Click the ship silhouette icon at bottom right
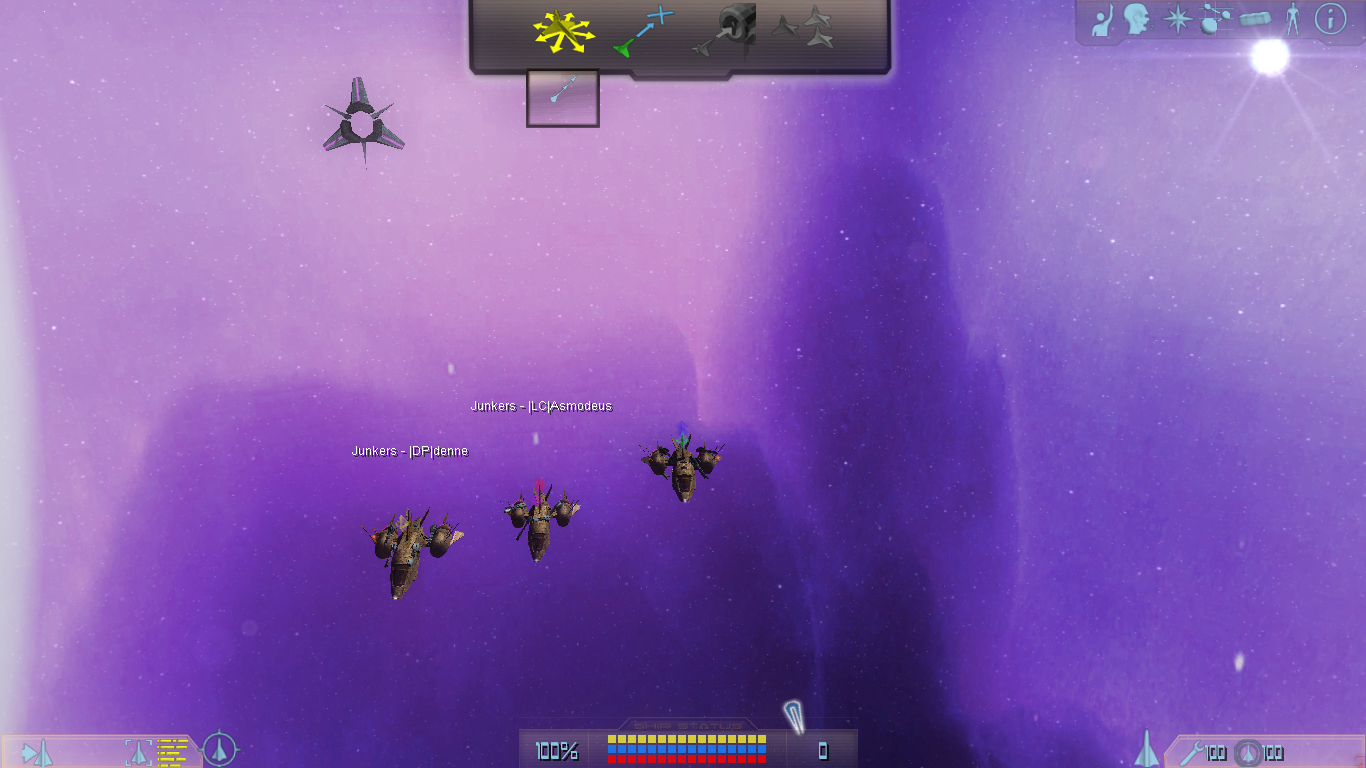1366x768 pixels. tap(1147, 749)
